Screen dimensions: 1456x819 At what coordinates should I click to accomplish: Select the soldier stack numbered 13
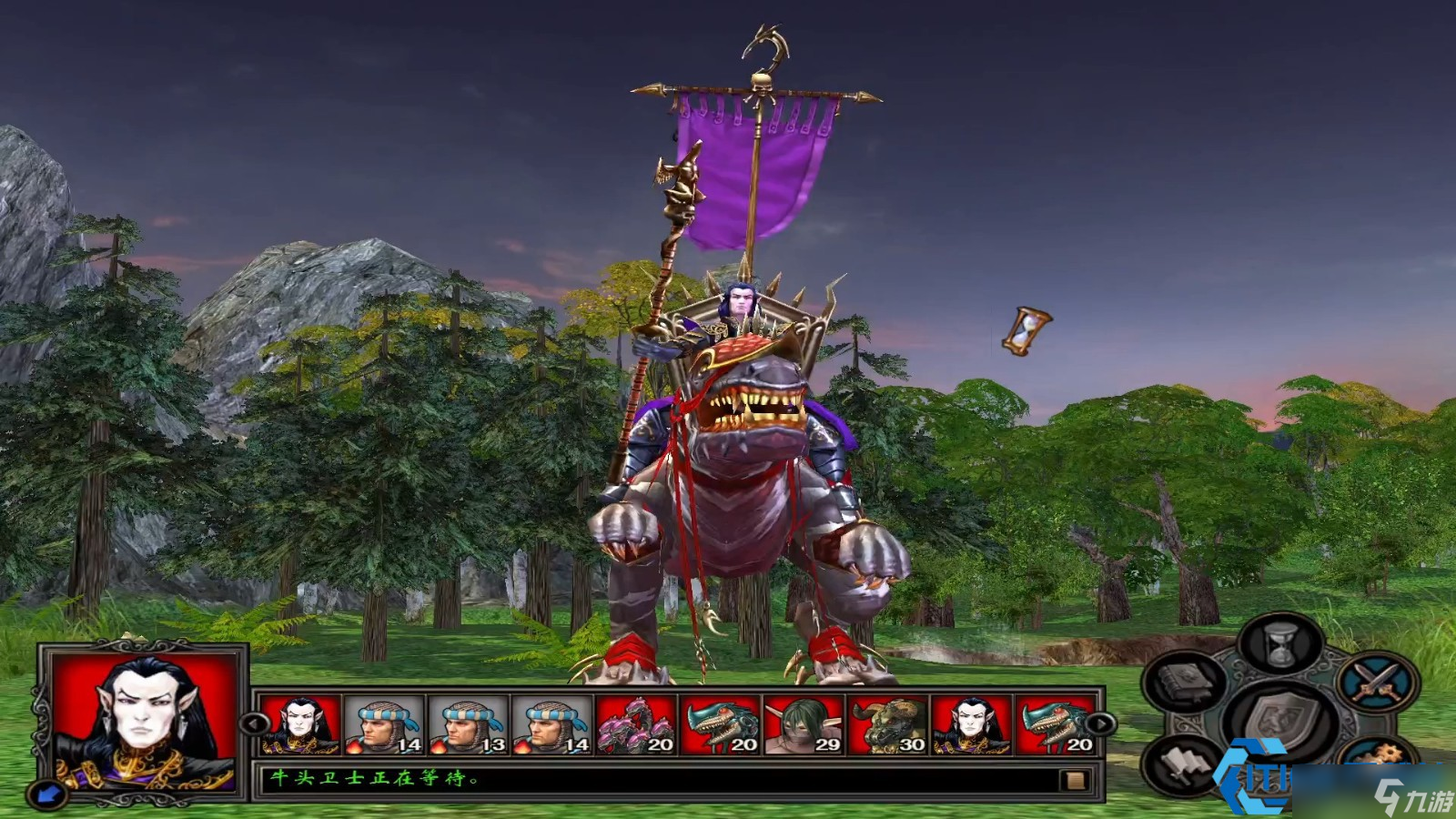coord(468,725)
